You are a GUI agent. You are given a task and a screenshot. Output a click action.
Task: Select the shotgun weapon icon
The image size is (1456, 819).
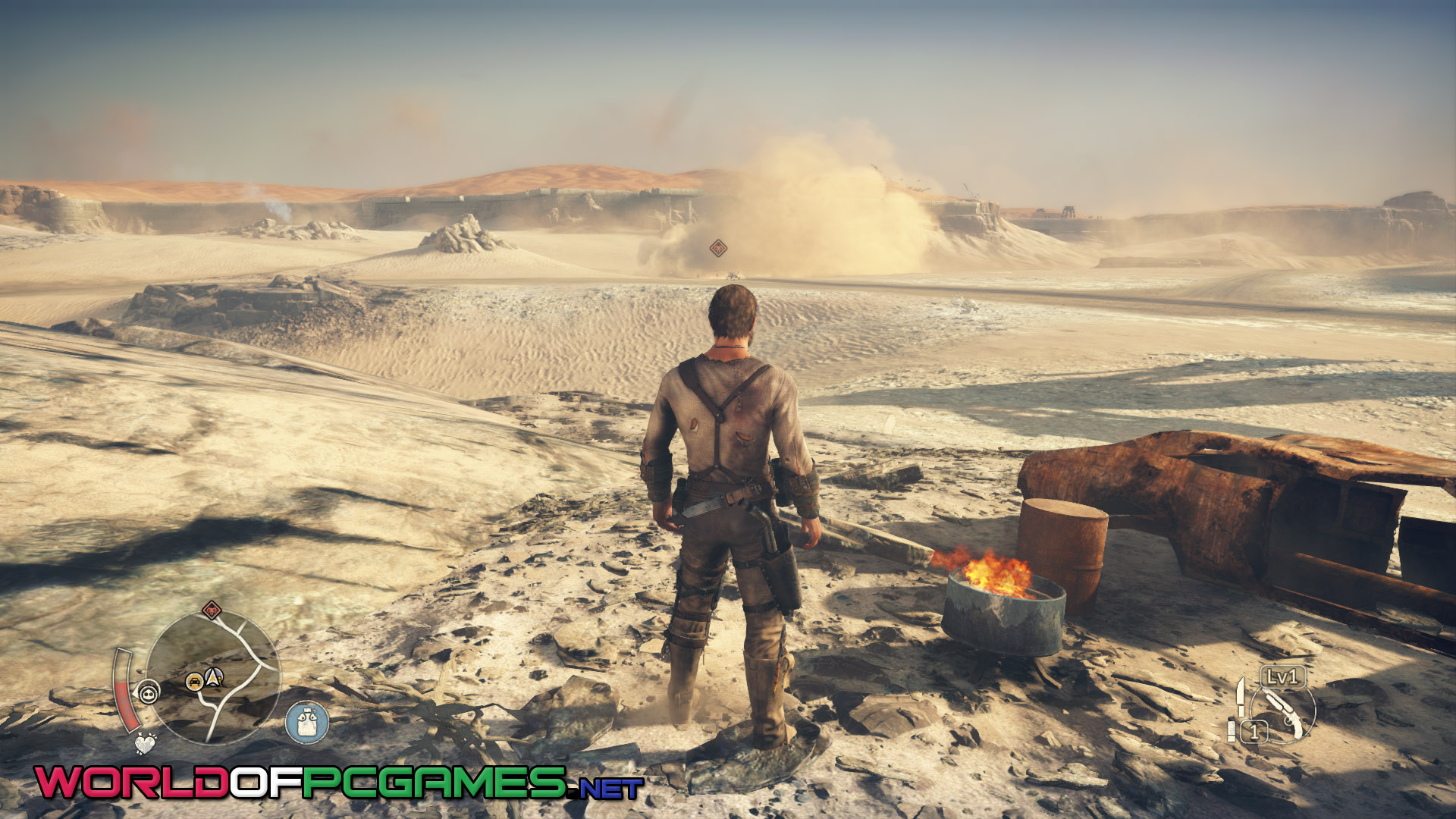[x=1285, y=712]
